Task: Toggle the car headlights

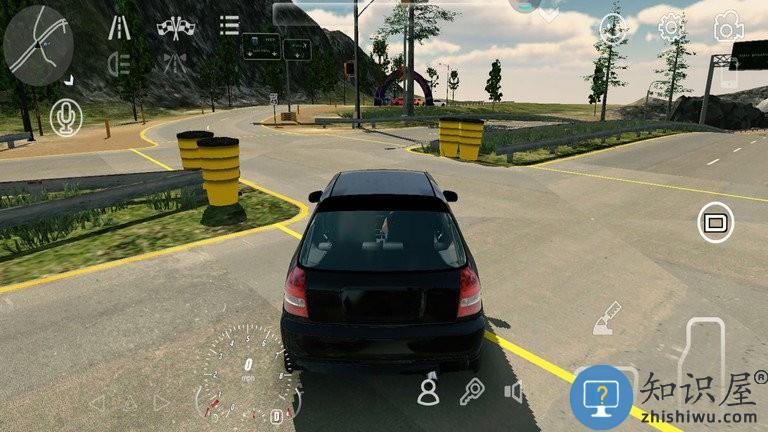Action: click(x=121, y=64)
